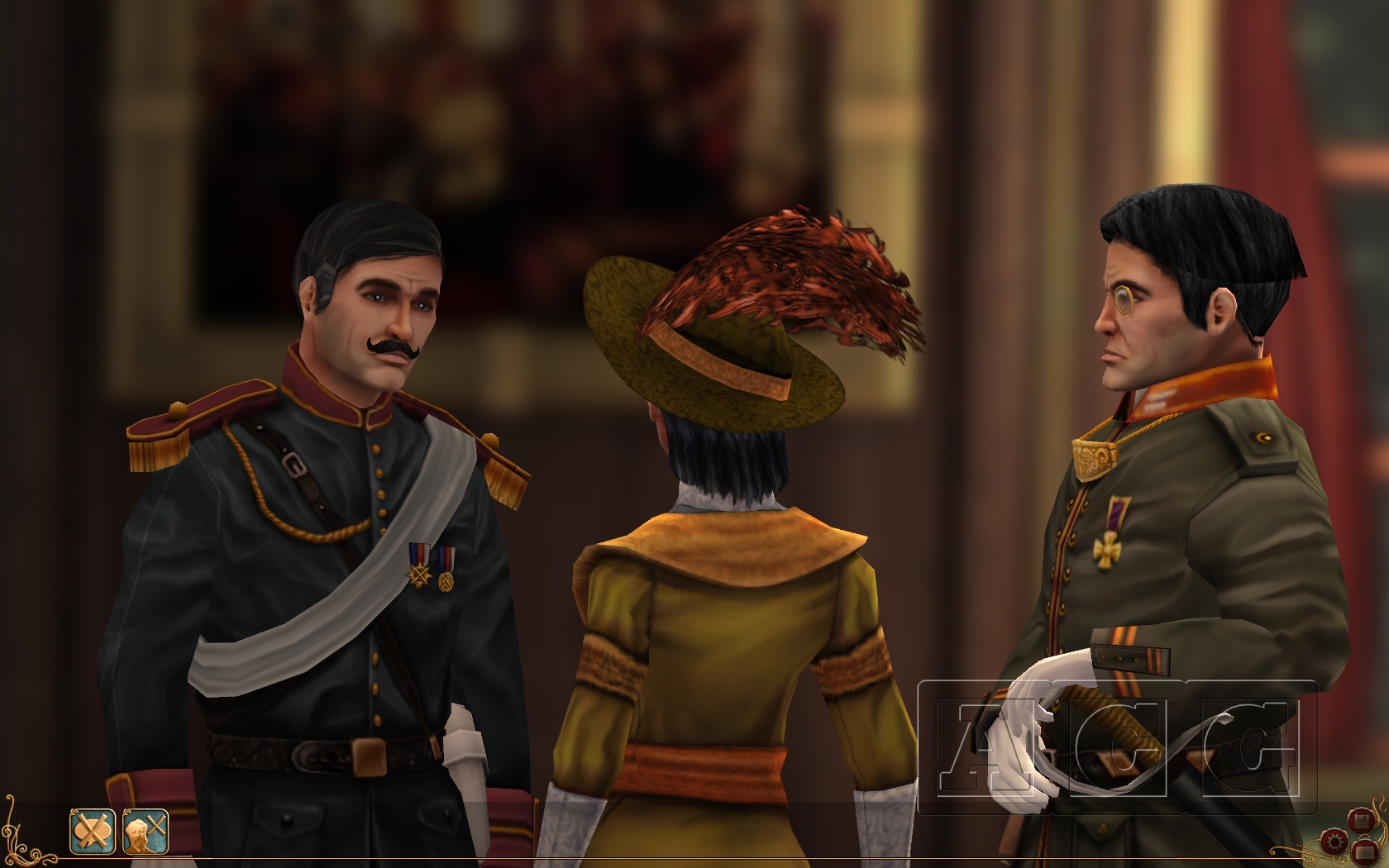Open options with the gear icon
Image resolution: width=1389 pixels, height=868 pixels.
coord(1334,842)
